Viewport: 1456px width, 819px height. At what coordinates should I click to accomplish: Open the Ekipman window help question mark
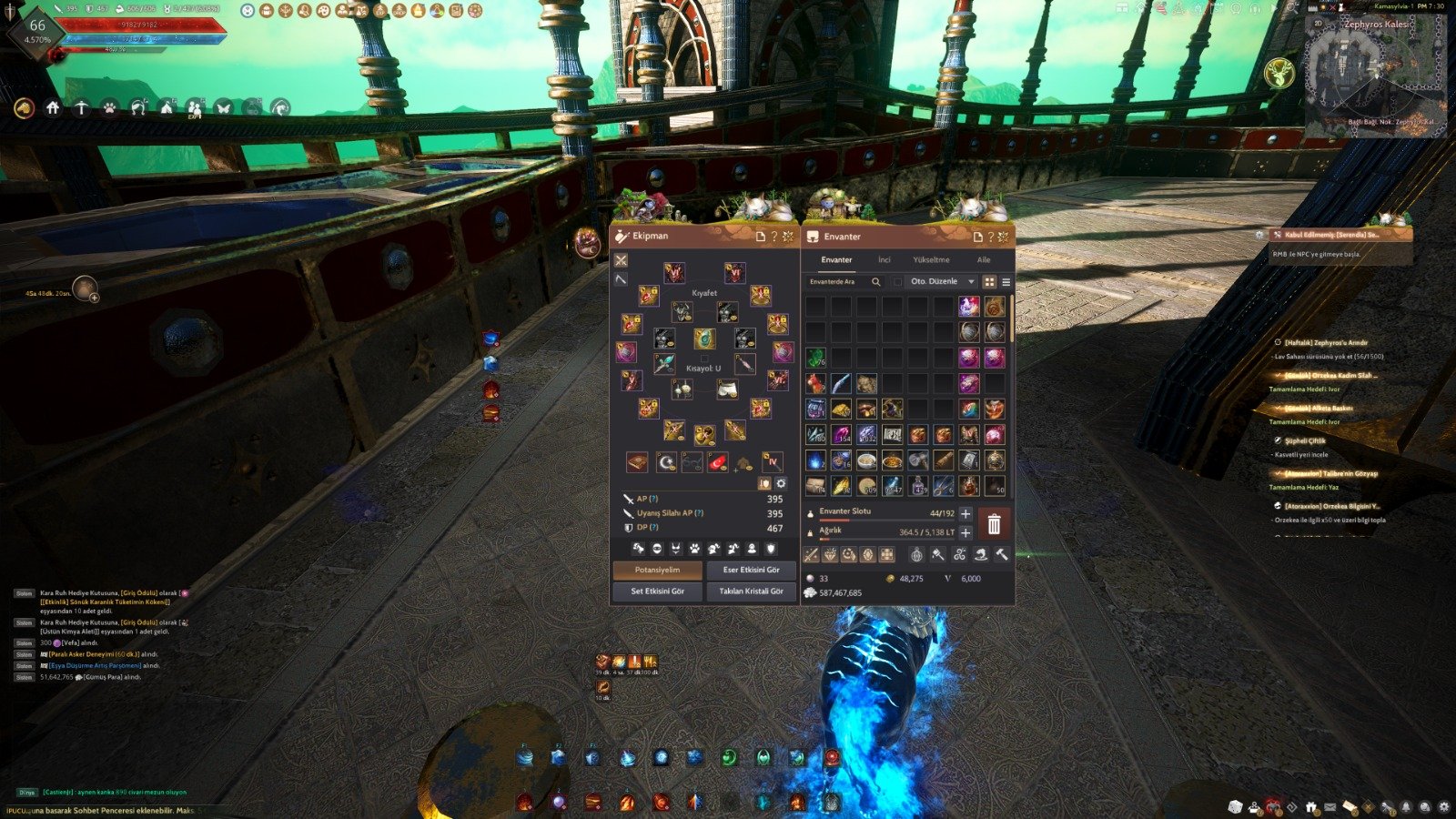click(774, 237)
